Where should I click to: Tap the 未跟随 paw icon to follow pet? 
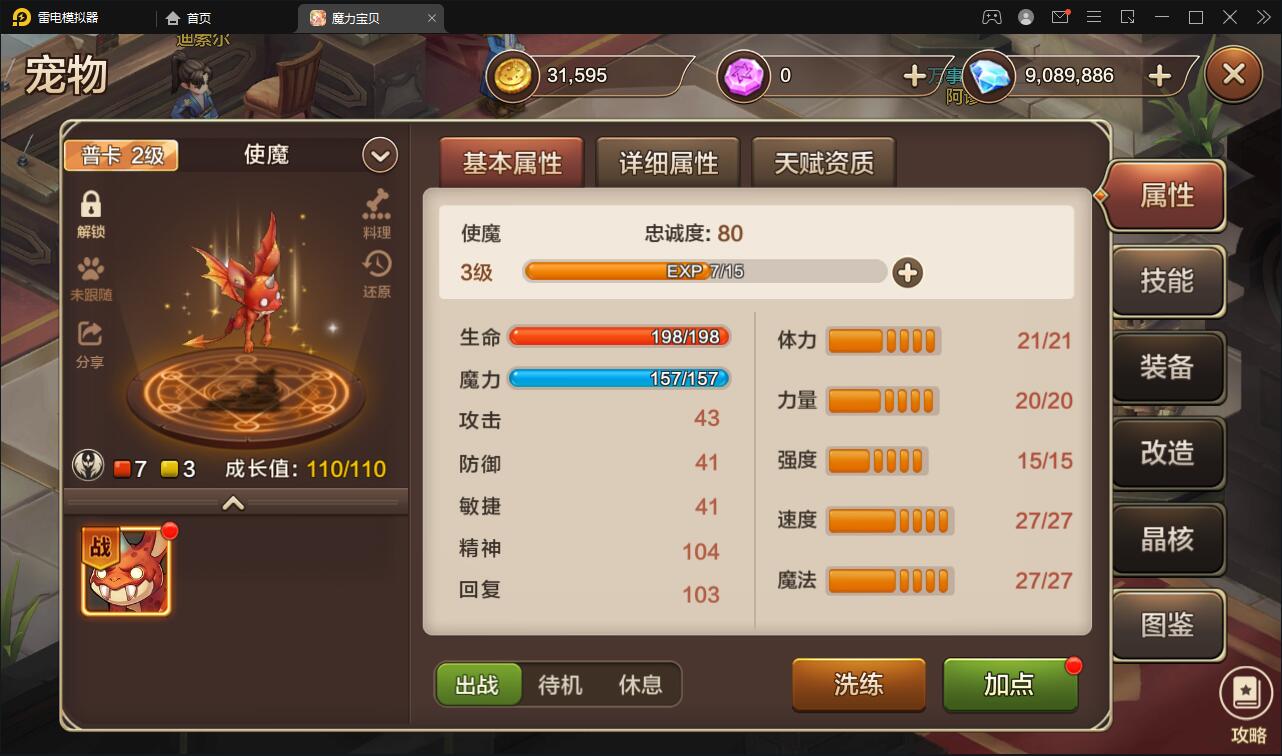coord(89,272)
